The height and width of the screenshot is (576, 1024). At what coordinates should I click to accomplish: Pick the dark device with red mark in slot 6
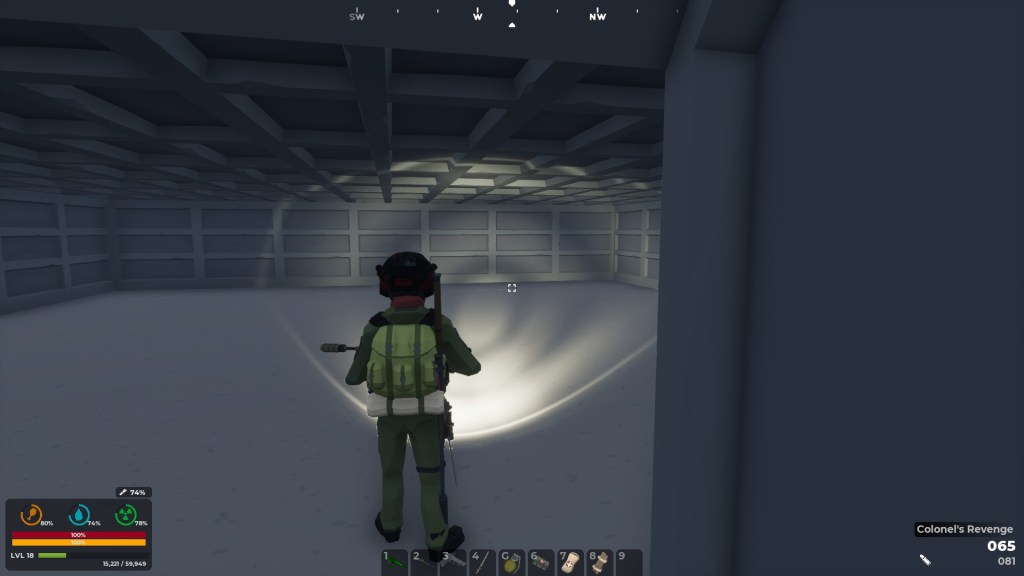[x=540, y=563]
